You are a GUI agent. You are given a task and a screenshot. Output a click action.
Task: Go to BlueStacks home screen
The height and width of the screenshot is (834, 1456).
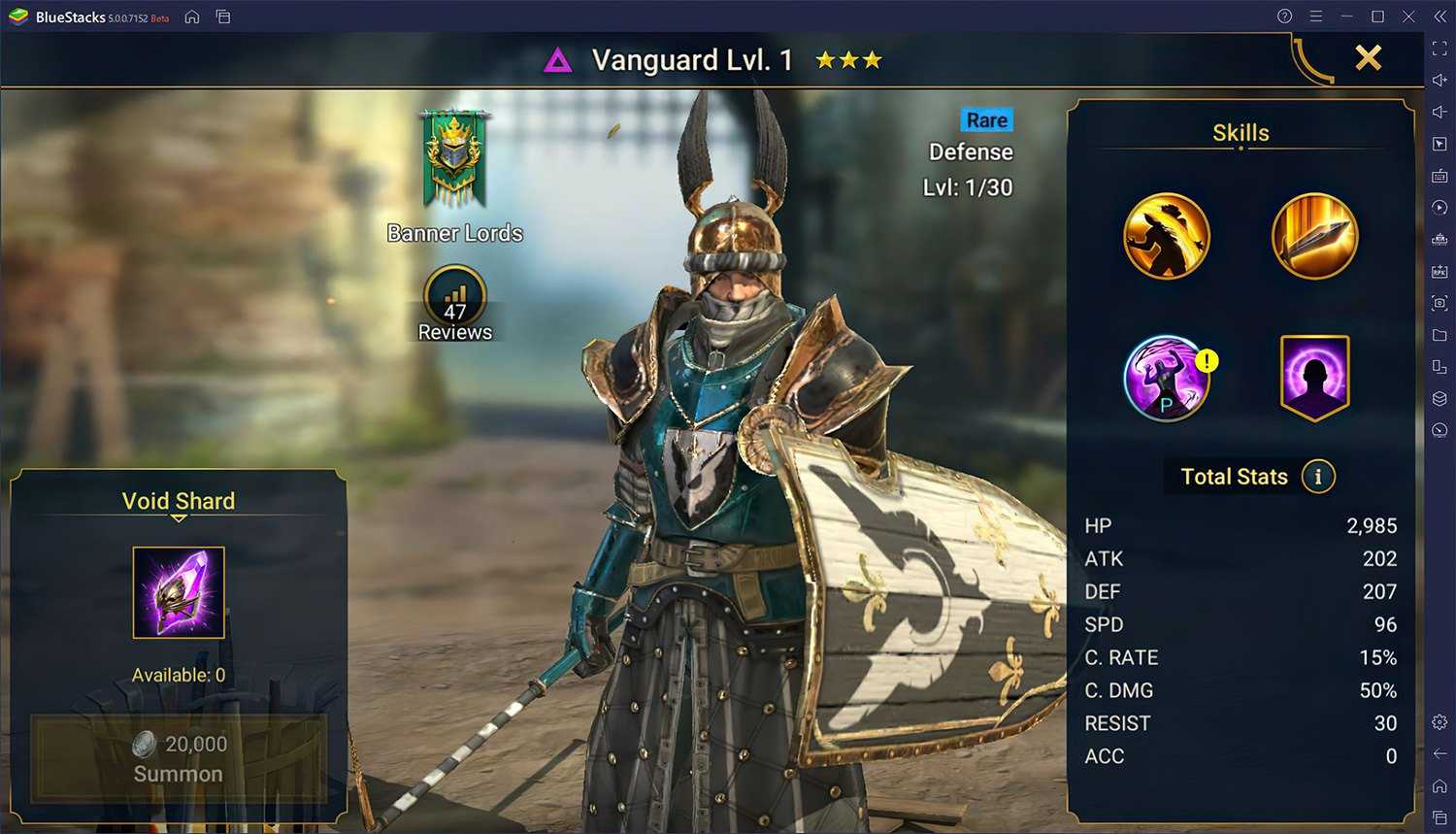pos(192,17)
